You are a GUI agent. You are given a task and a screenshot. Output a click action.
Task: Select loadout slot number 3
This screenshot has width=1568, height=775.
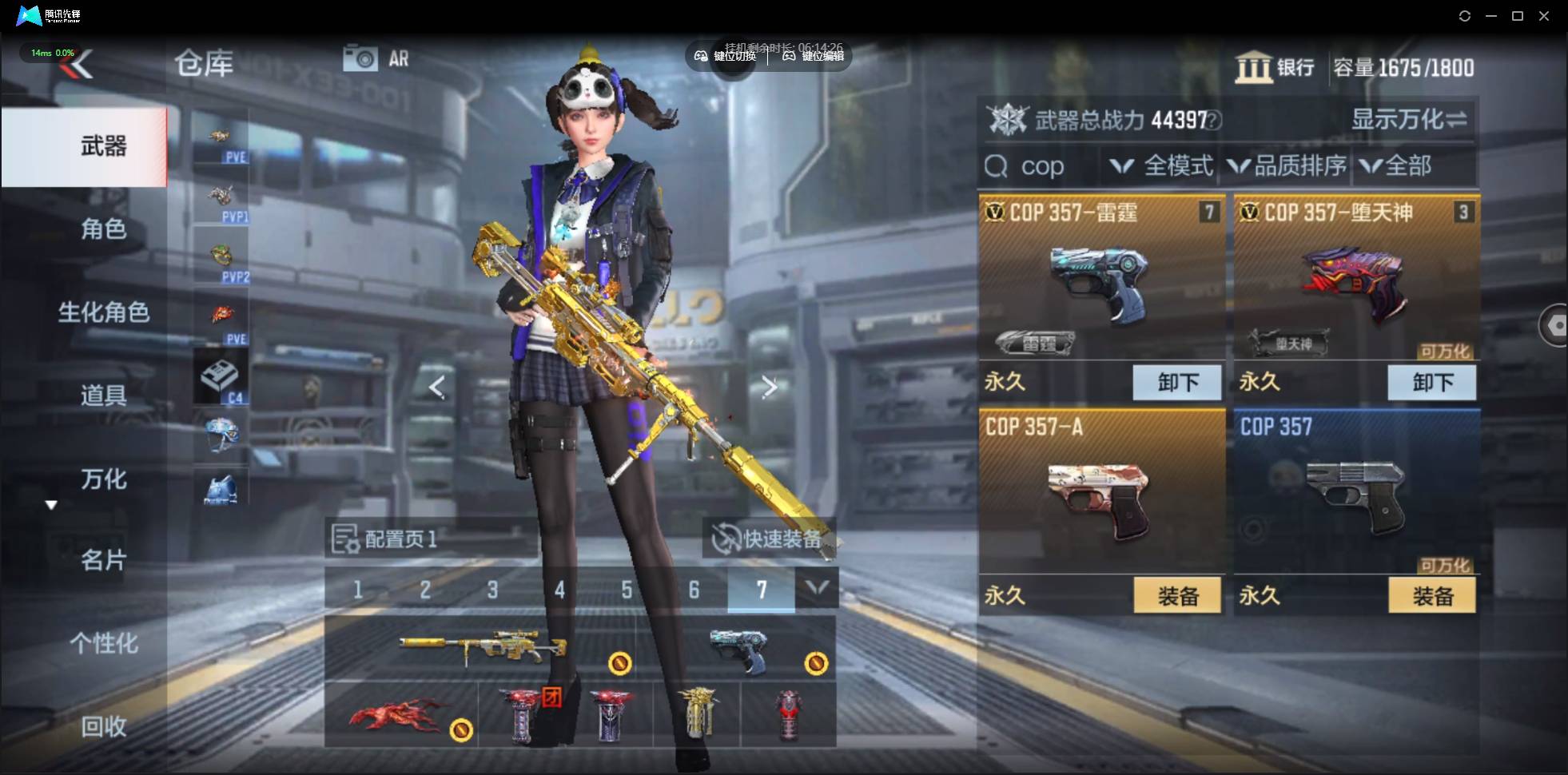tap(492, 590)
